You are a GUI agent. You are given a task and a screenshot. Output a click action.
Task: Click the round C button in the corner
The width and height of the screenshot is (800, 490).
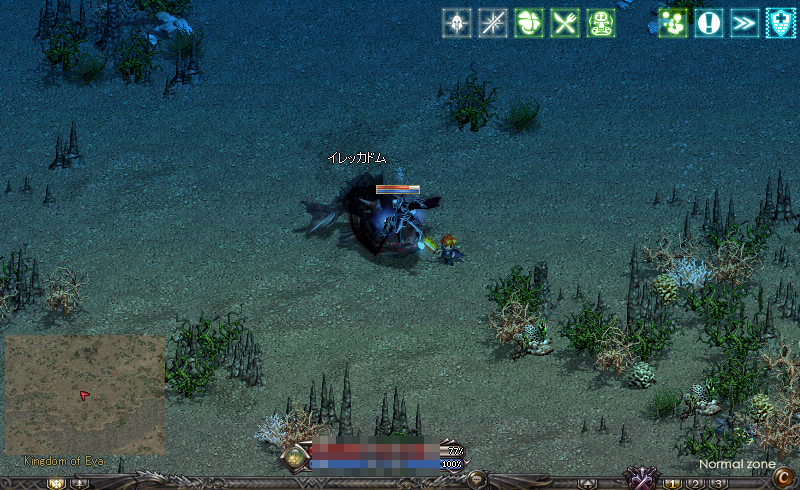[783, 479]
